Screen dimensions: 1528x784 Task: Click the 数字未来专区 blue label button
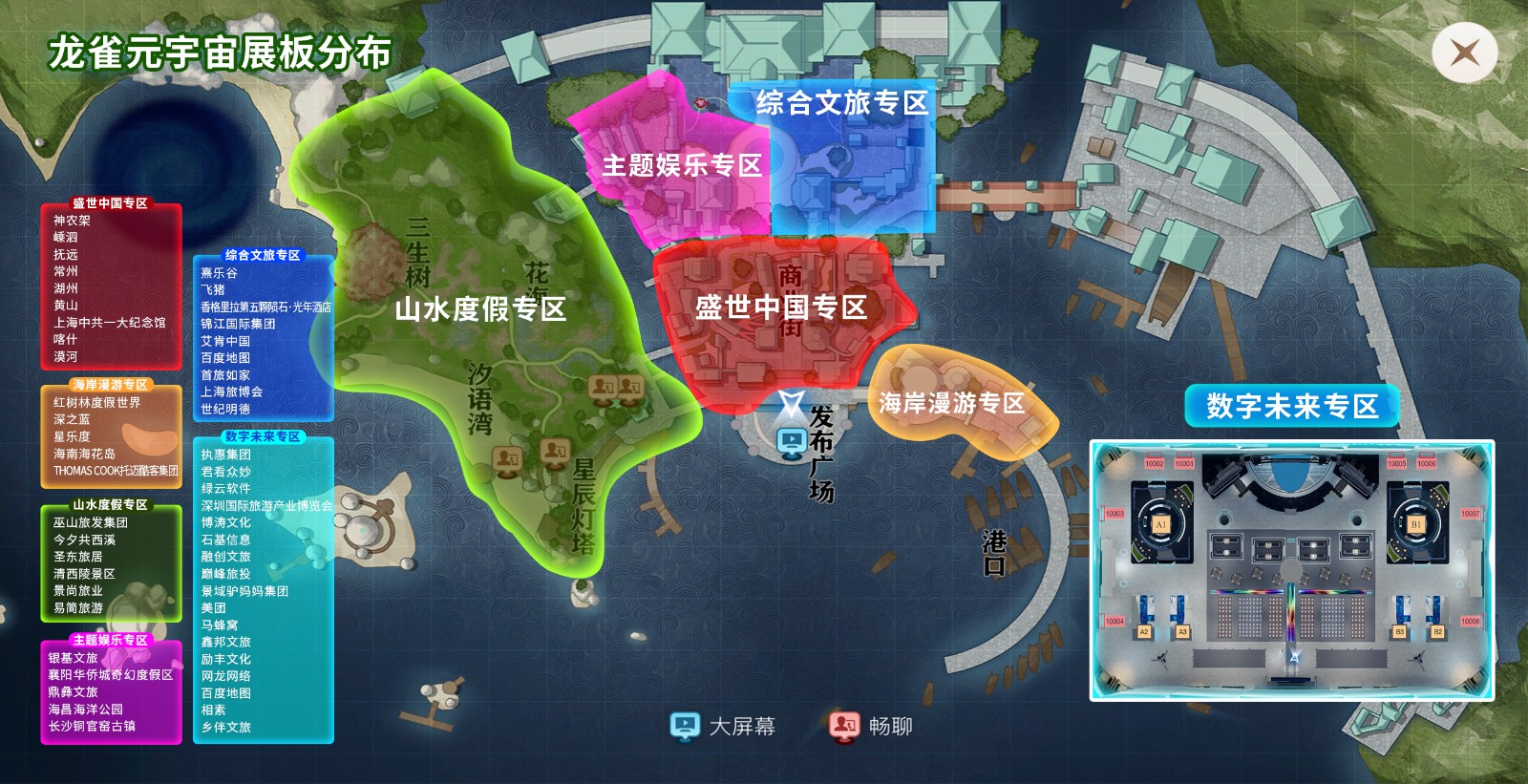coord(1290,405)
